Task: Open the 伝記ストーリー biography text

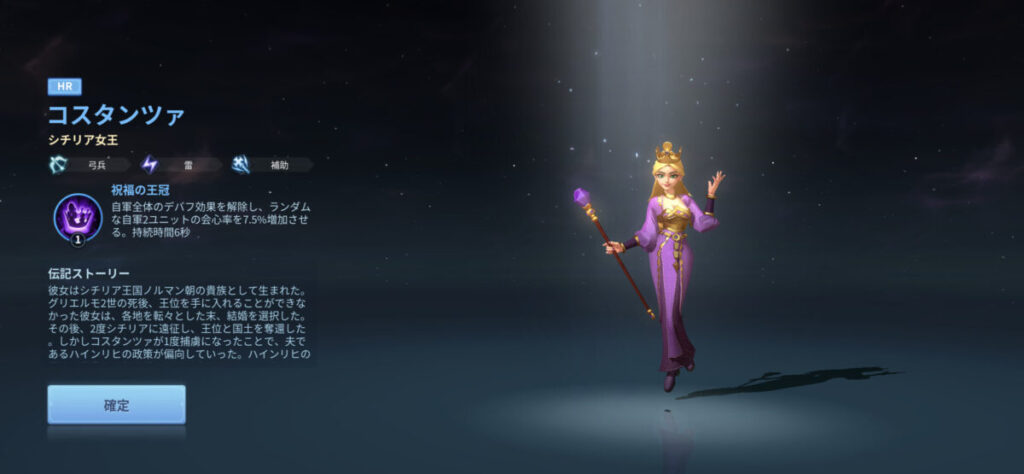Action: (x=180, y=322)
